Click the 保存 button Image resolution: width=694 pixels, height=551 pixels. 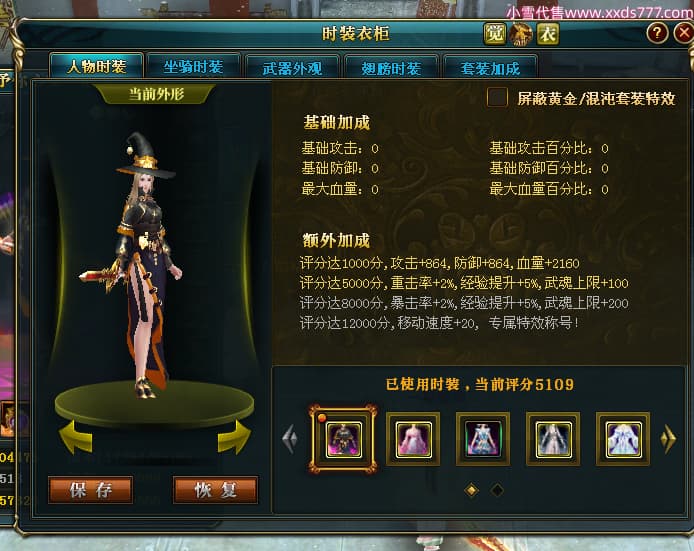[90, 490]
